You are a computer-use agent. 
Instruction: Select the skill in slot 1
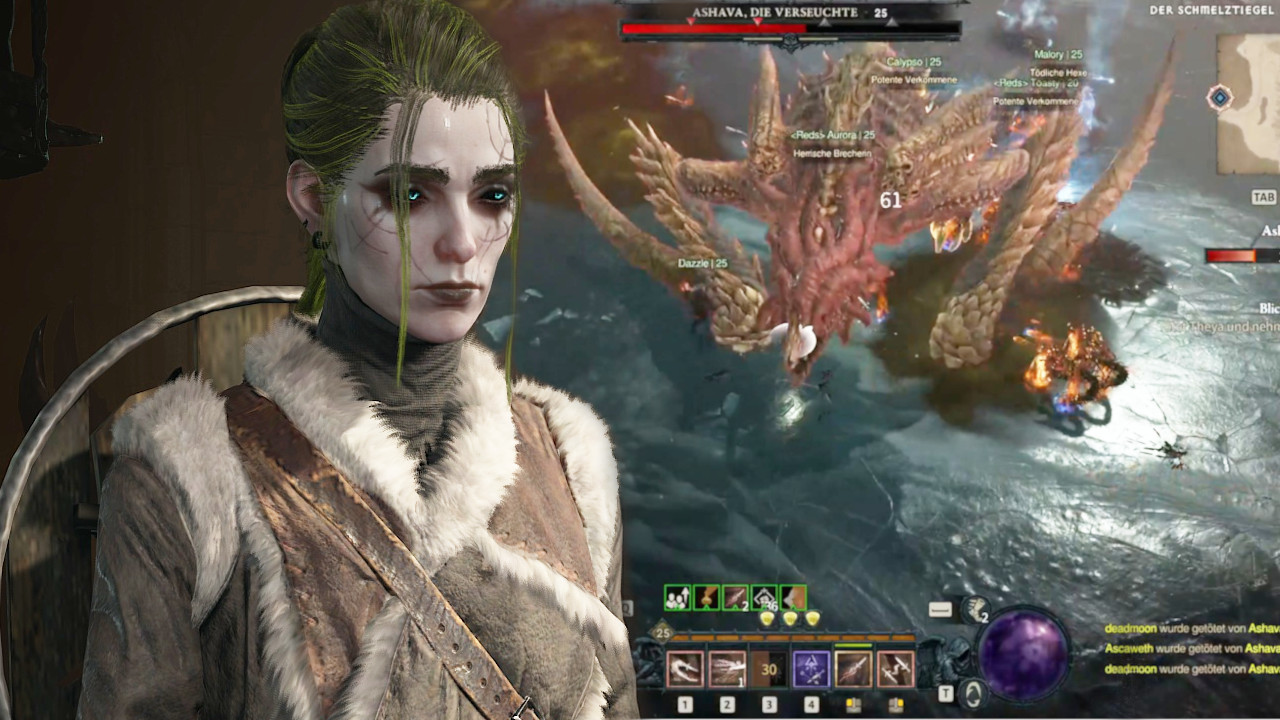point(687,668)
